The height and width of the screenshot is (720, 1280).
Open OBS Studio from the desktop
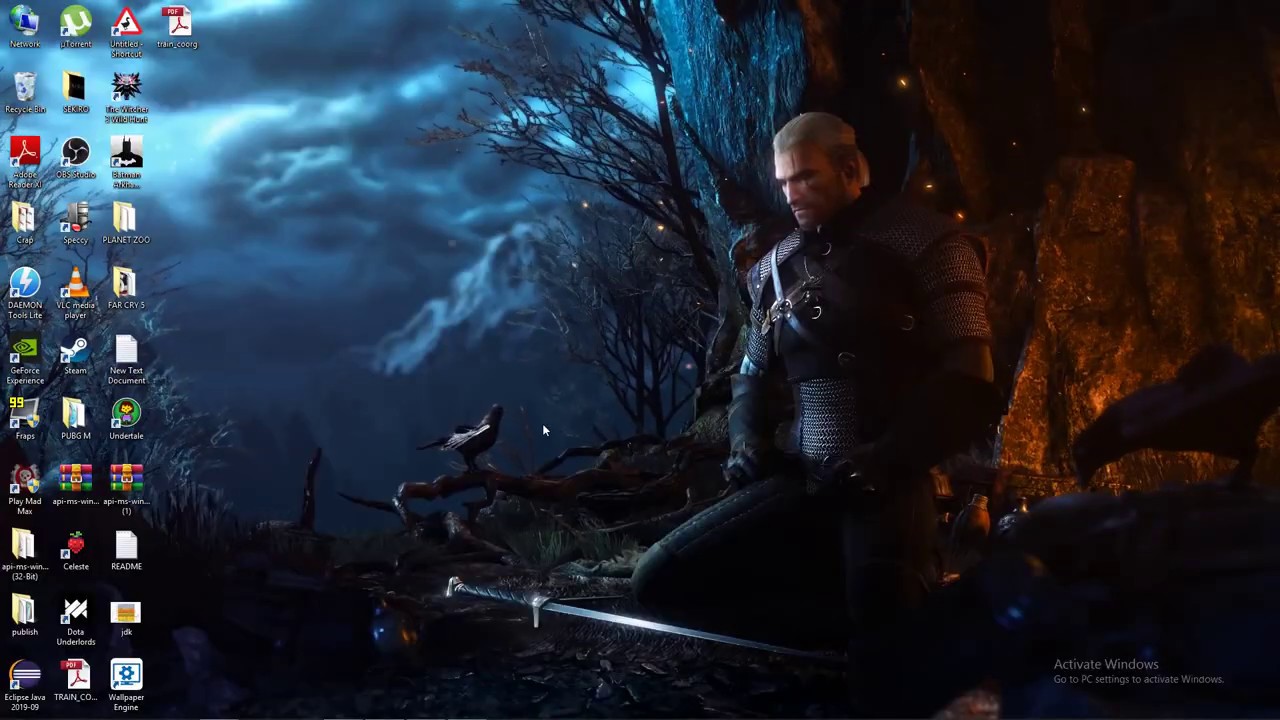(x=75, y=160)
